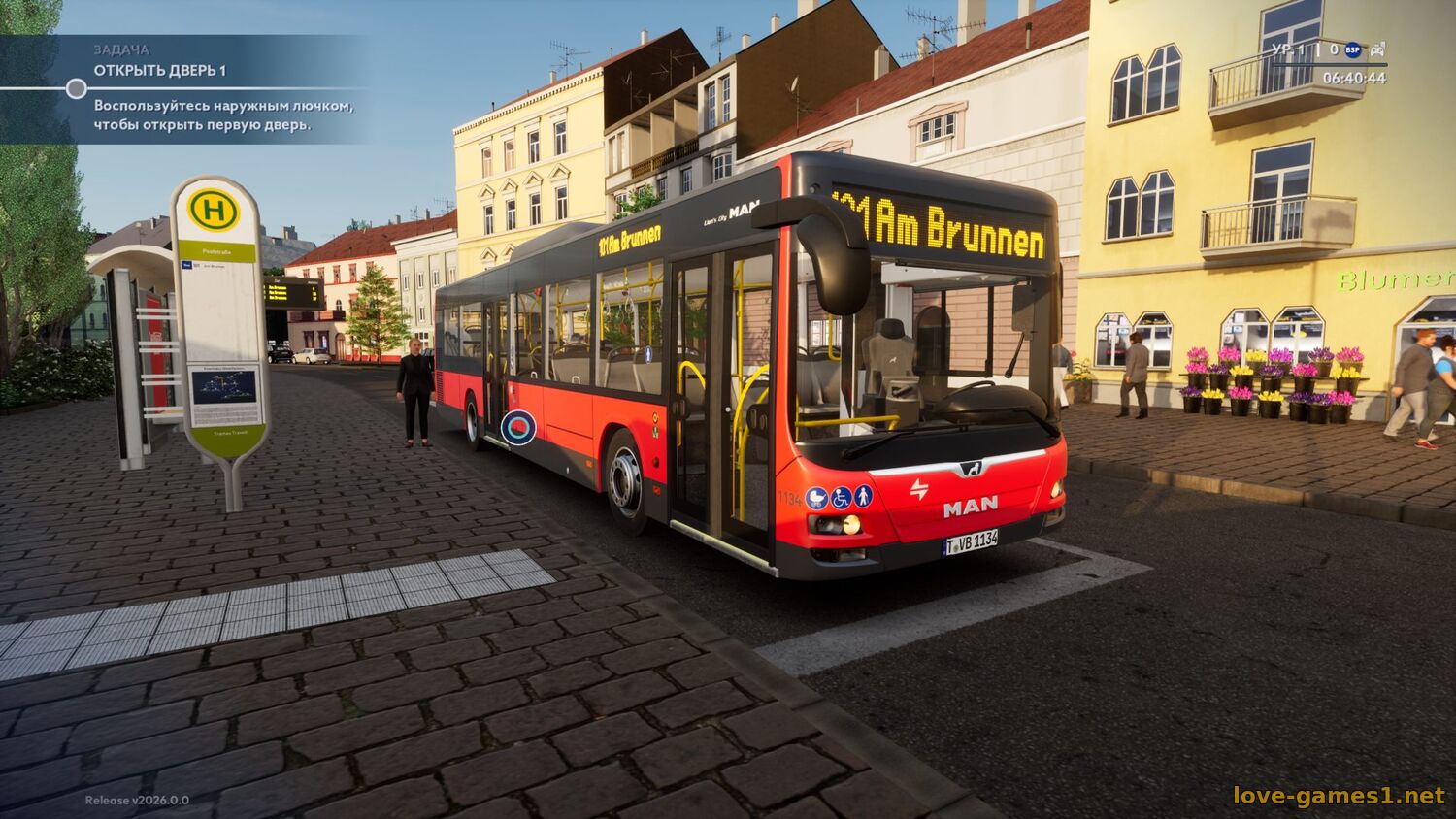1456x819 pixels.
Task: Open the "Открыть дверь 1" task tracker
Action: pyautogui.click(x=160, y=70)
